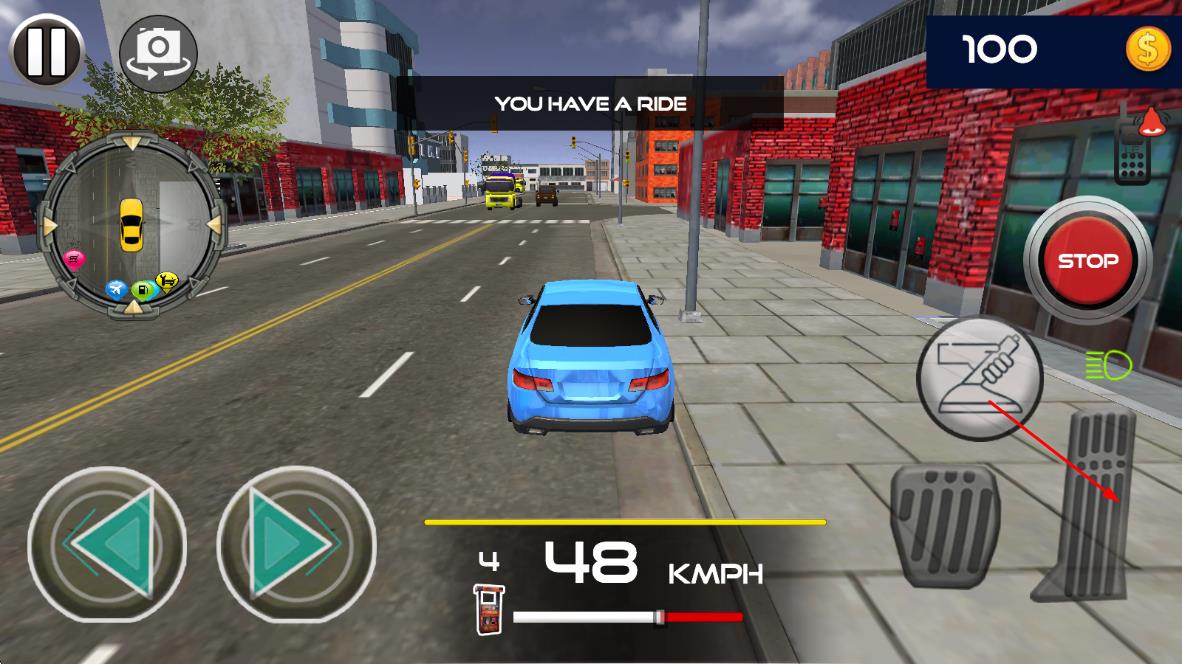This screenshot has height=664, width=1182.
Task: Select the green fuel pump map marker
Action: [141, 290]
